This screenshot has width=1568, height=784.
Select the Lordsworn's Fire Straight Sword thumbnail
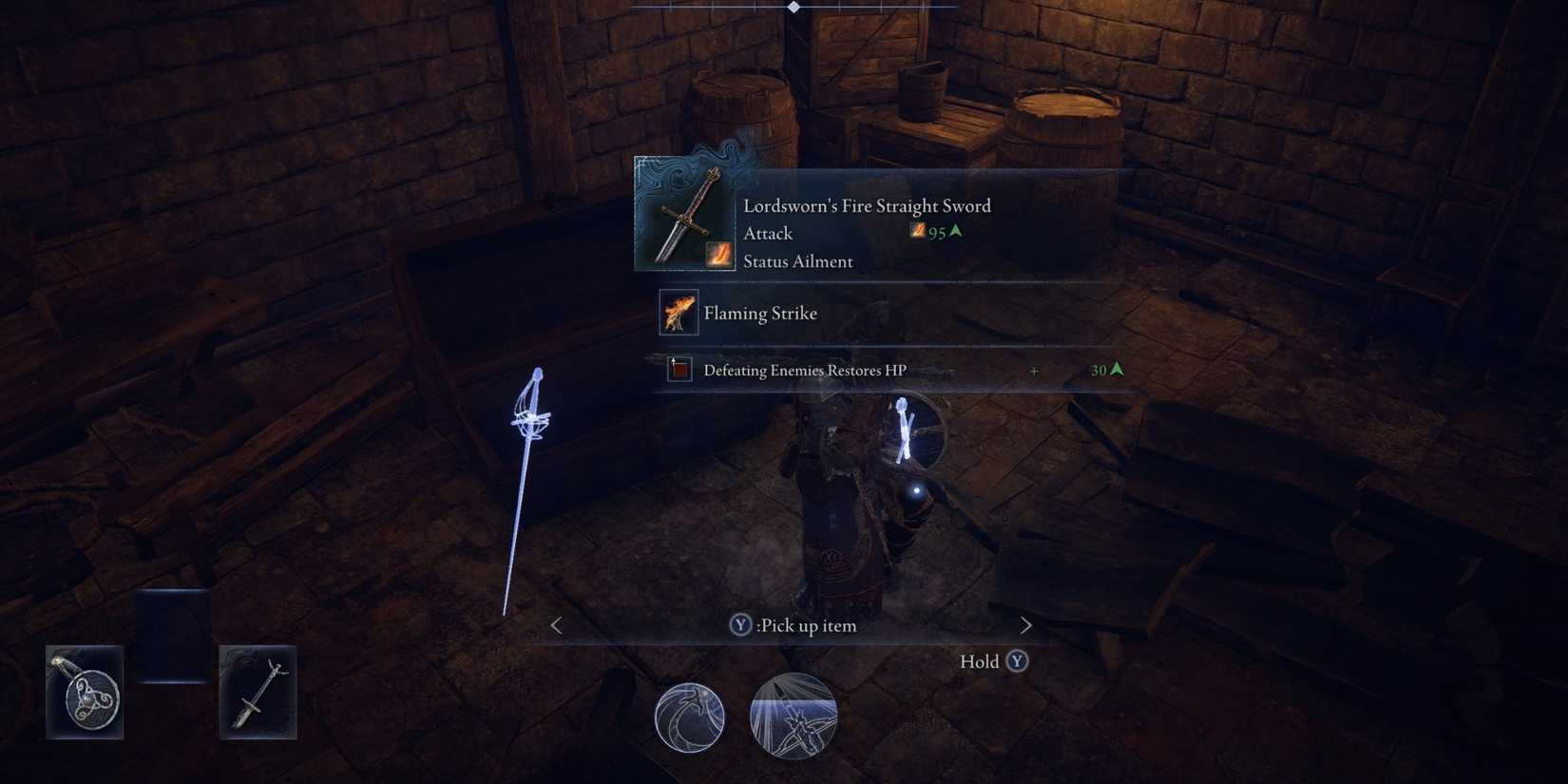tap(683, 212)
